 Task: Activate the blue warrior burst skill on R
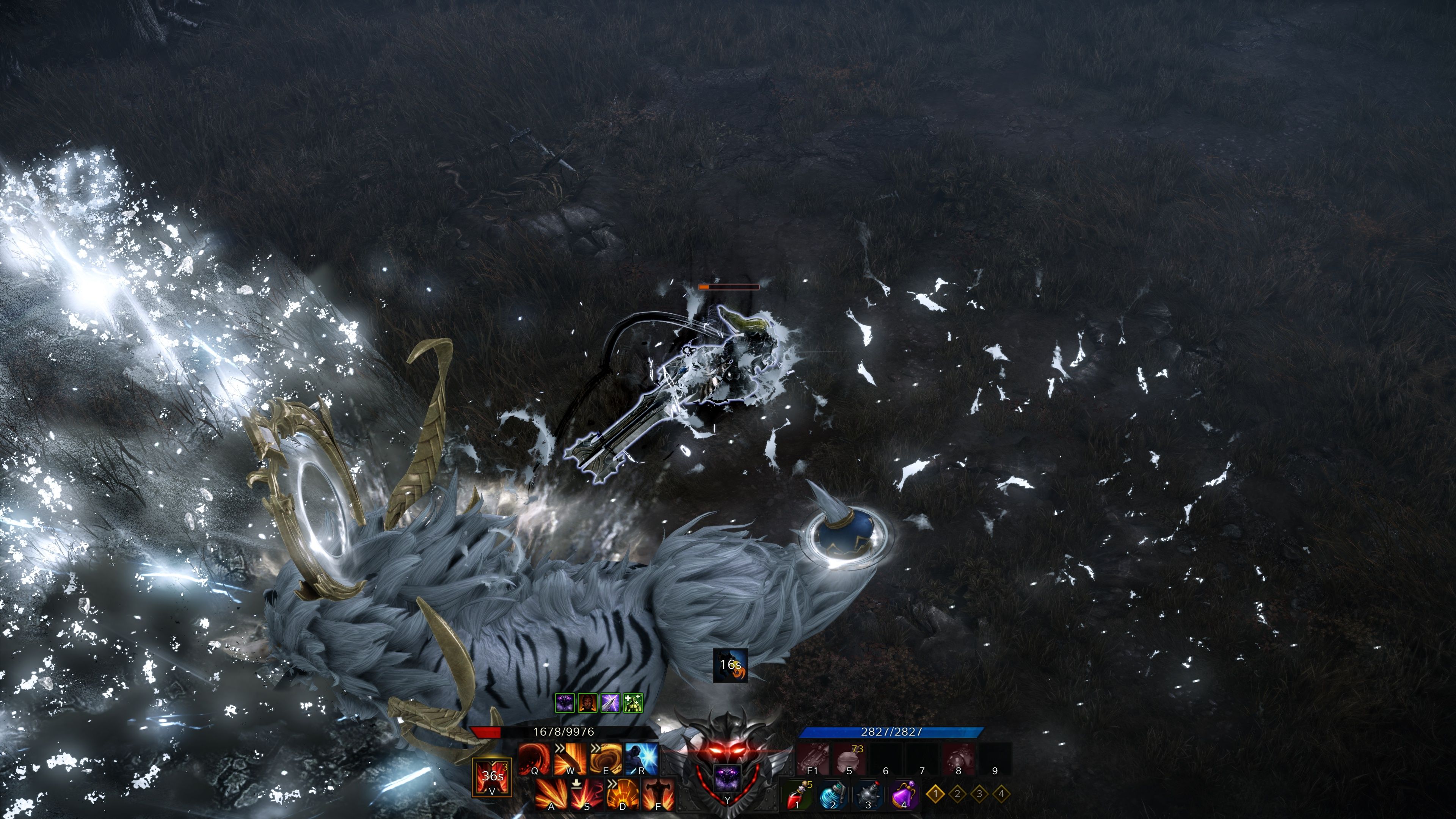coord(642,759)
